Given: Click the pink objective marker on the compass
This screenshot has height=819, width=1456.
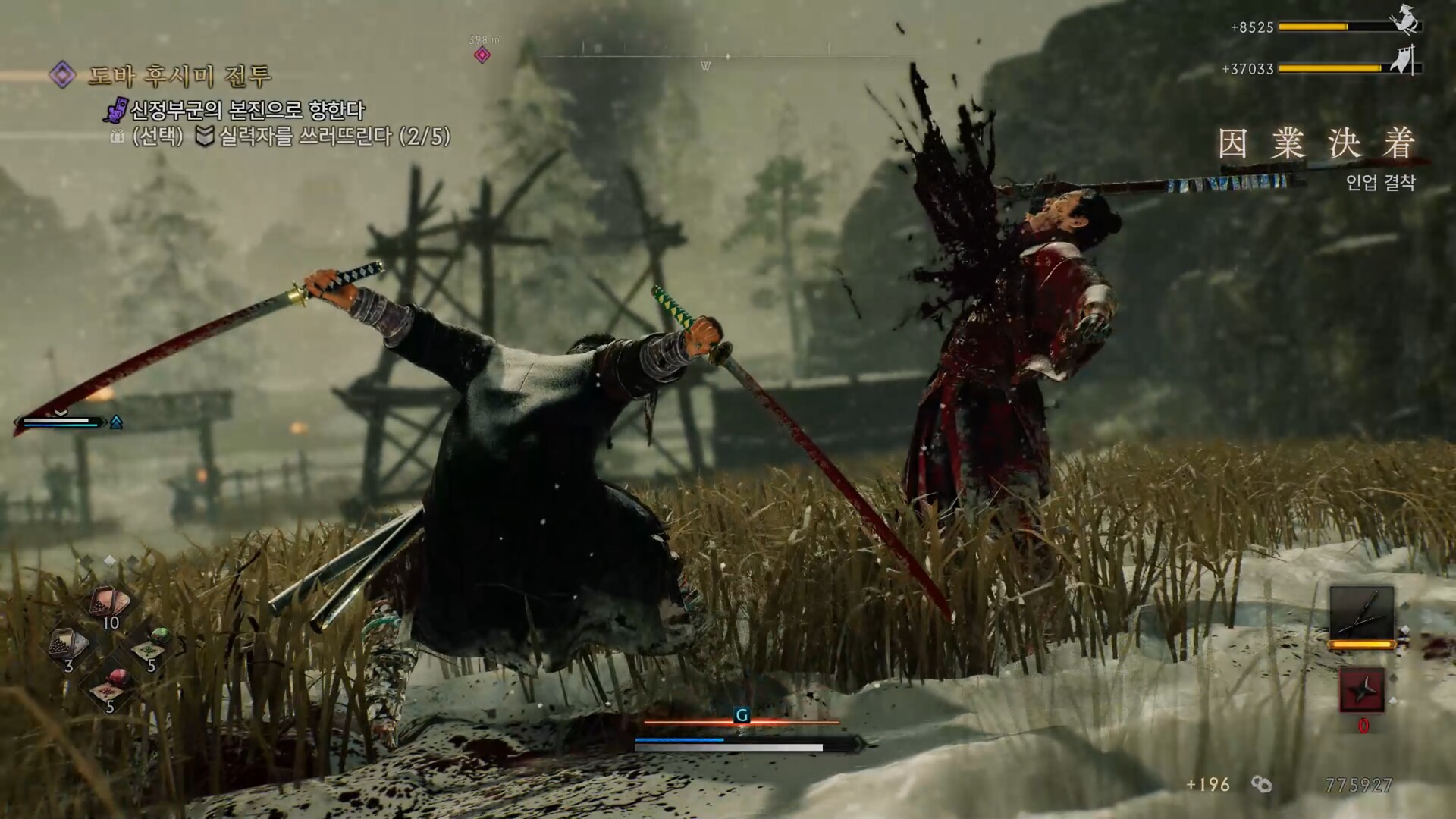Looking at the screenshot, I should click(x=482, y=55).
